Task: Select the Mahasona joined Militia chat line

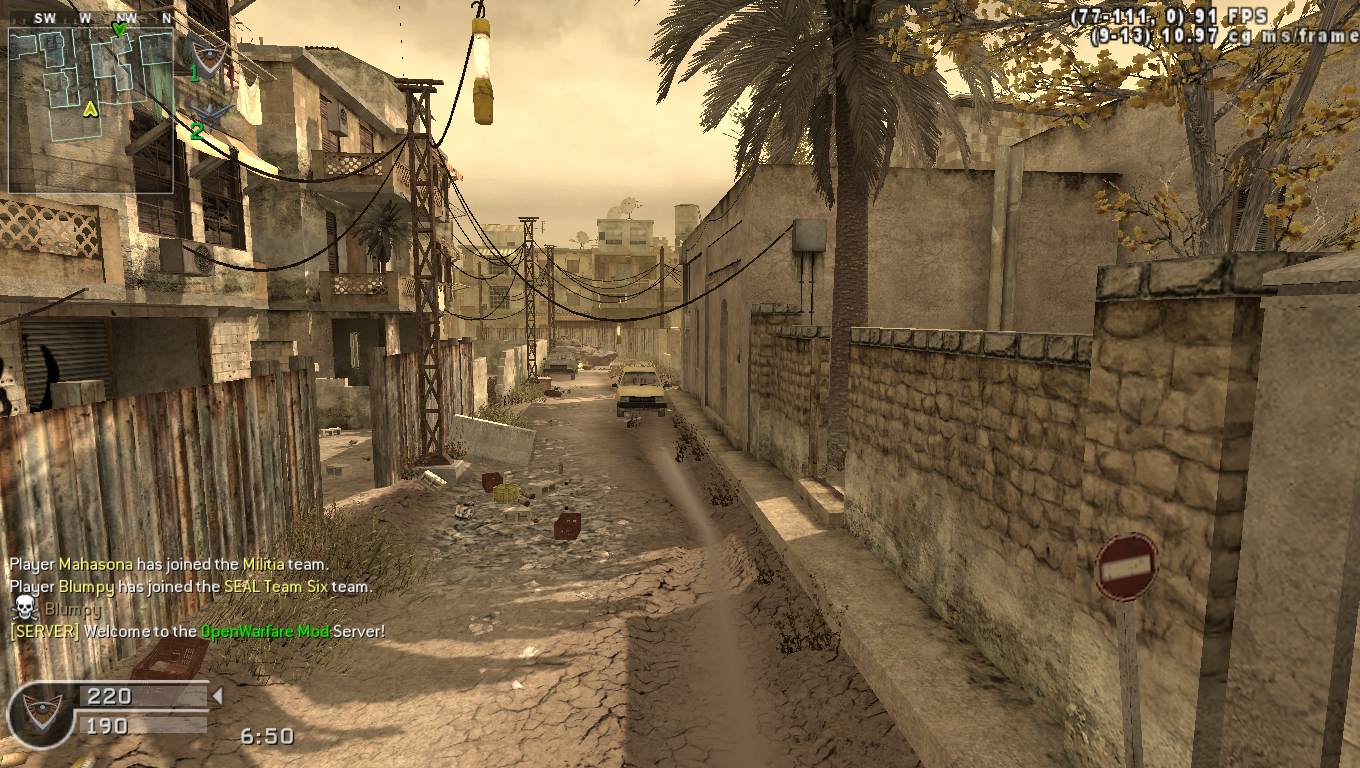Action: pos(169,564)
